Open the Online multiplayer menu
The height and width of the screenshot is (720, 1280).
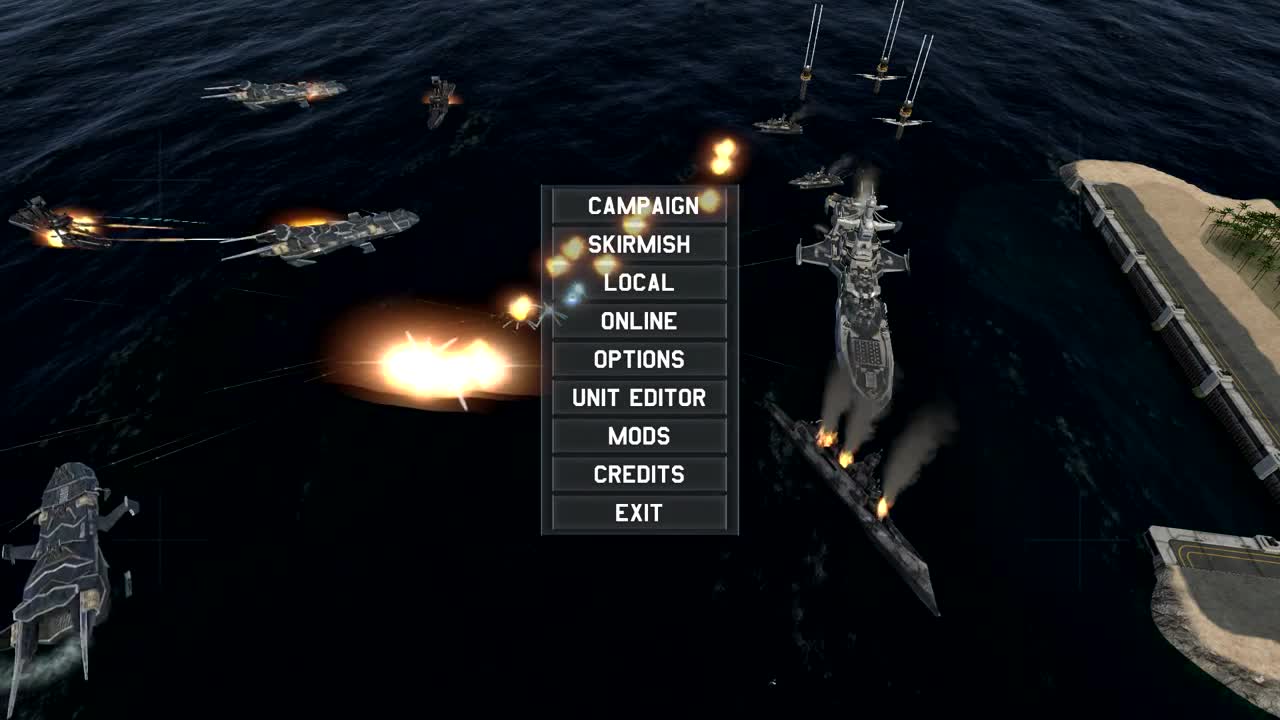tap(641, 321)
